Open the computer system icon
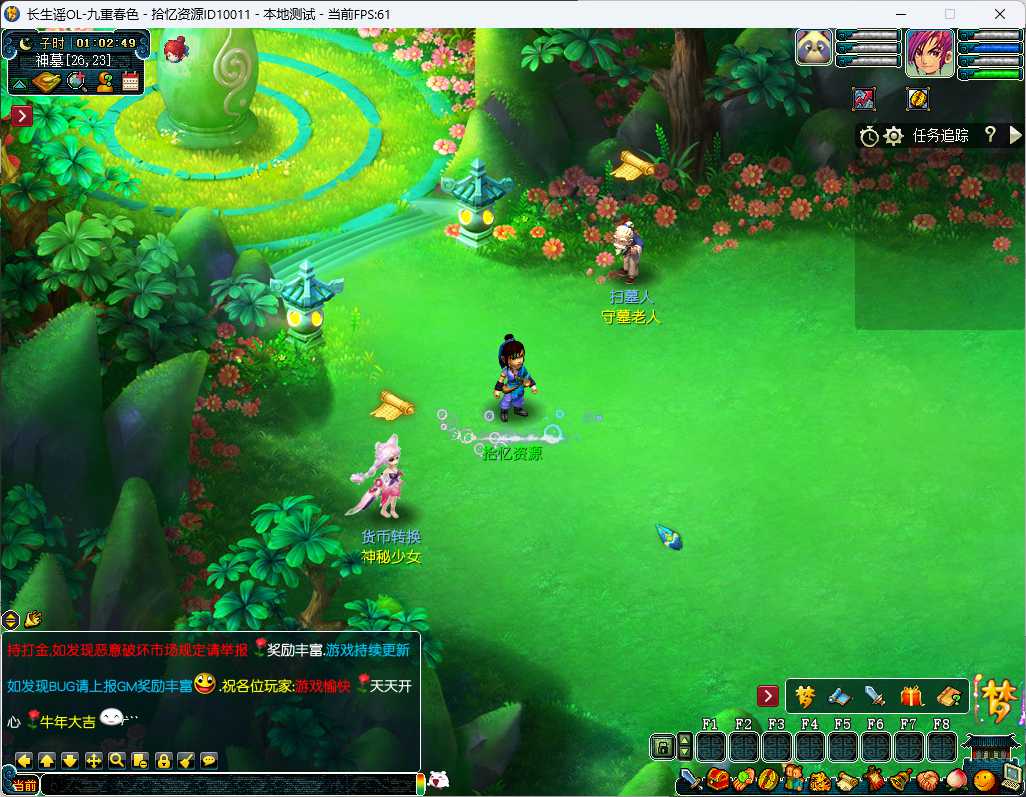 pos(1011,778)
